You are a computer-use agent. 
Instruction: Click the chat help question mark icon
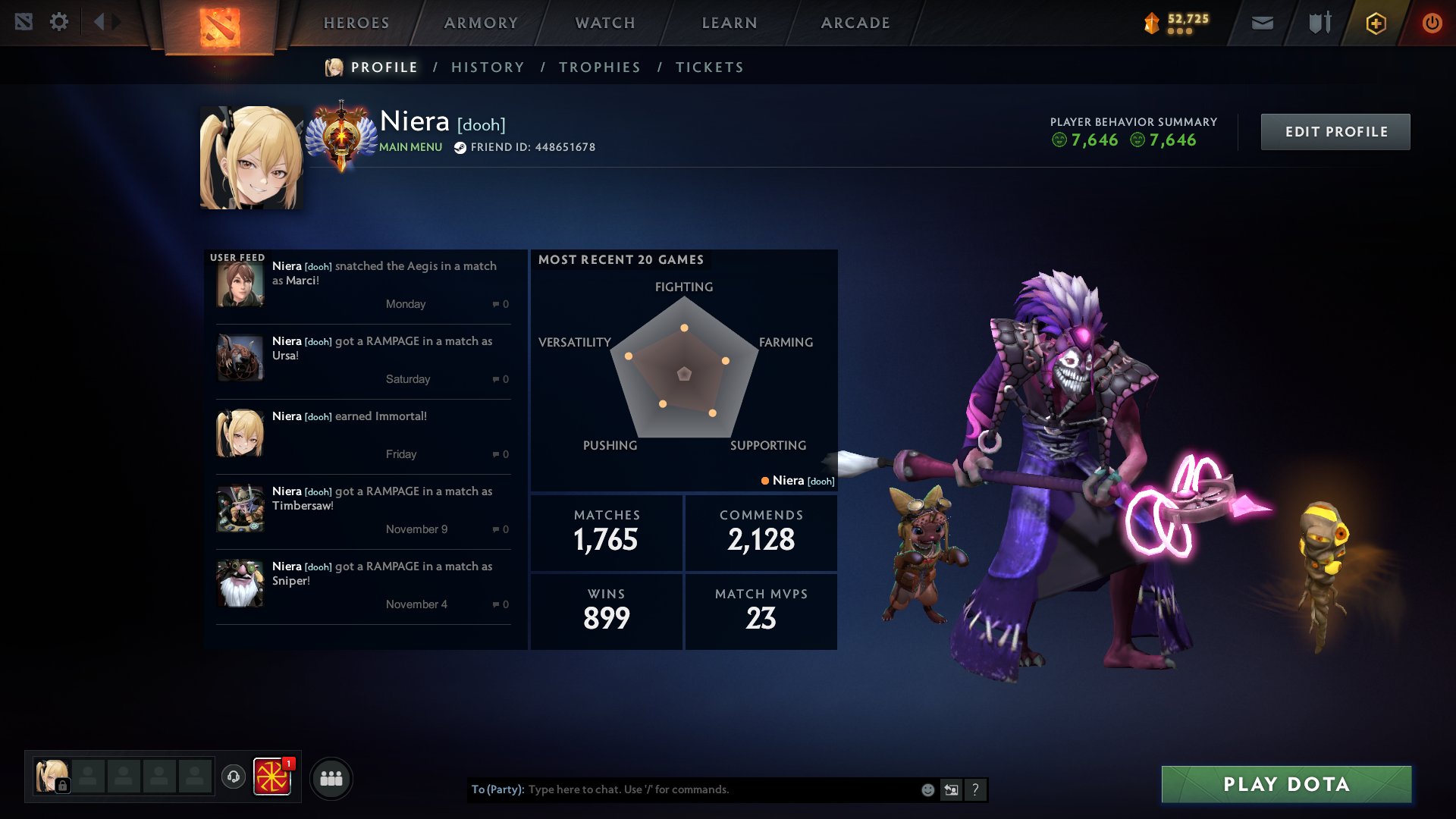coord(975,789)
